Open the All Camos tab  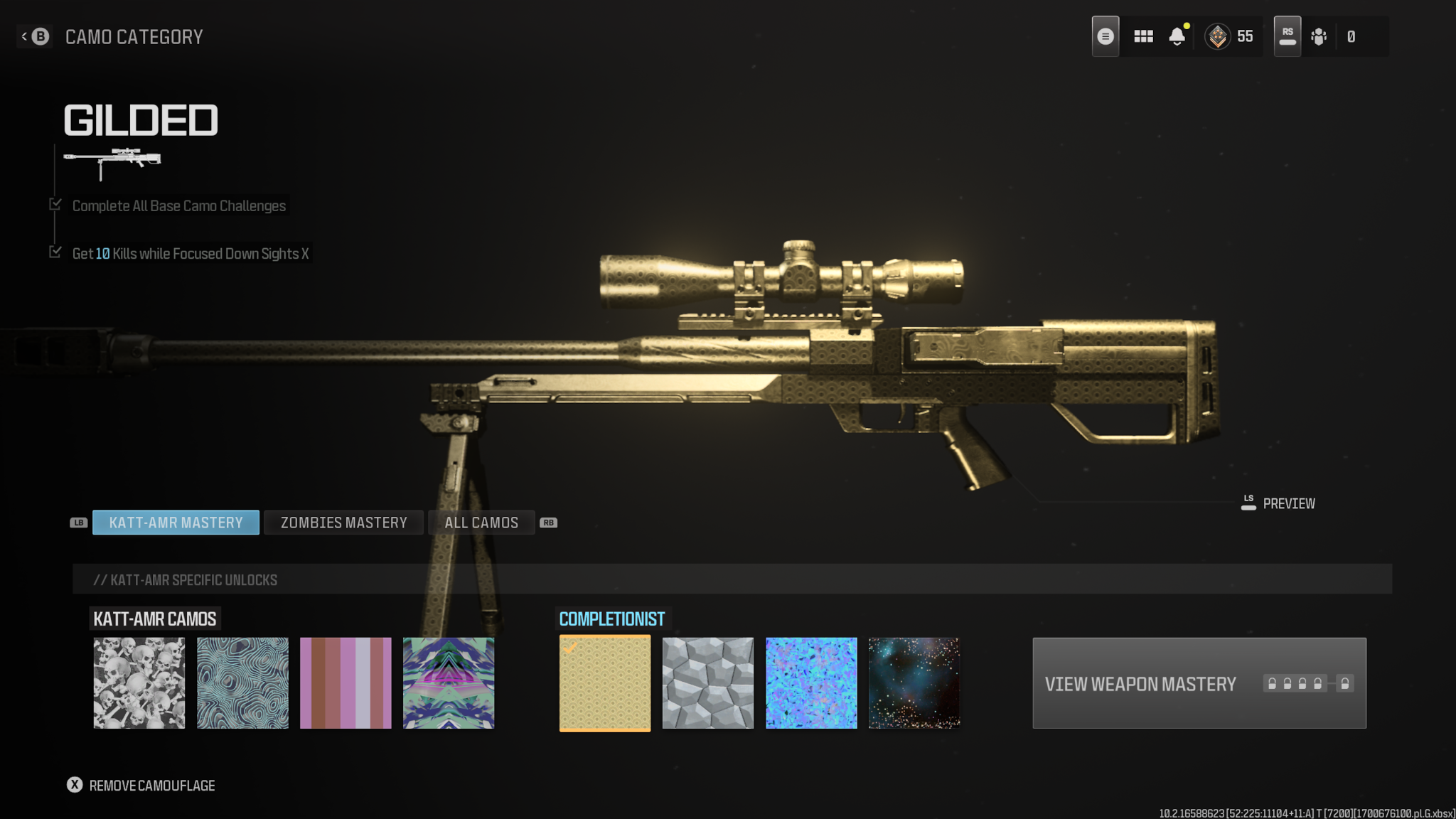[x=481, y=523]
